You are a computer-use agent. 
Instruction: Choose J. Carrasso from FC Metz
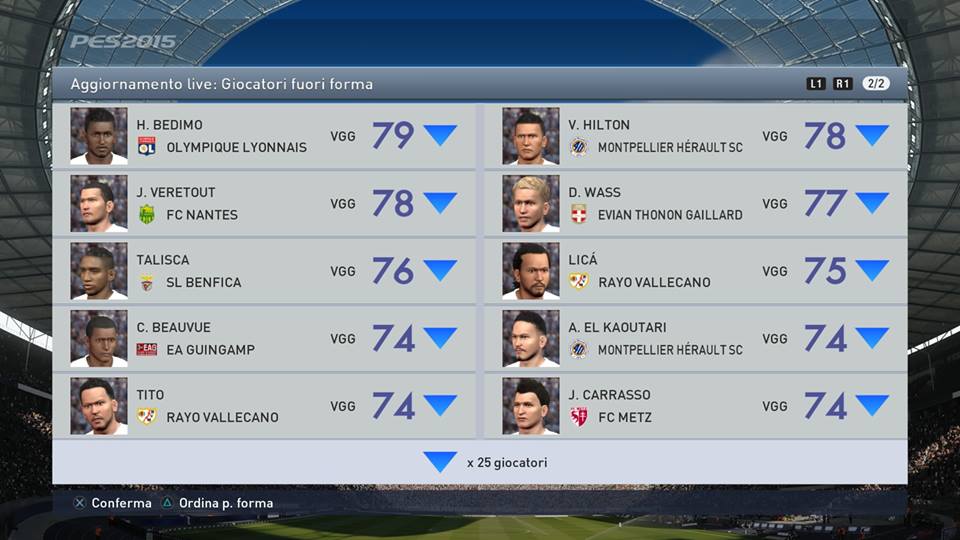[696, 406]
